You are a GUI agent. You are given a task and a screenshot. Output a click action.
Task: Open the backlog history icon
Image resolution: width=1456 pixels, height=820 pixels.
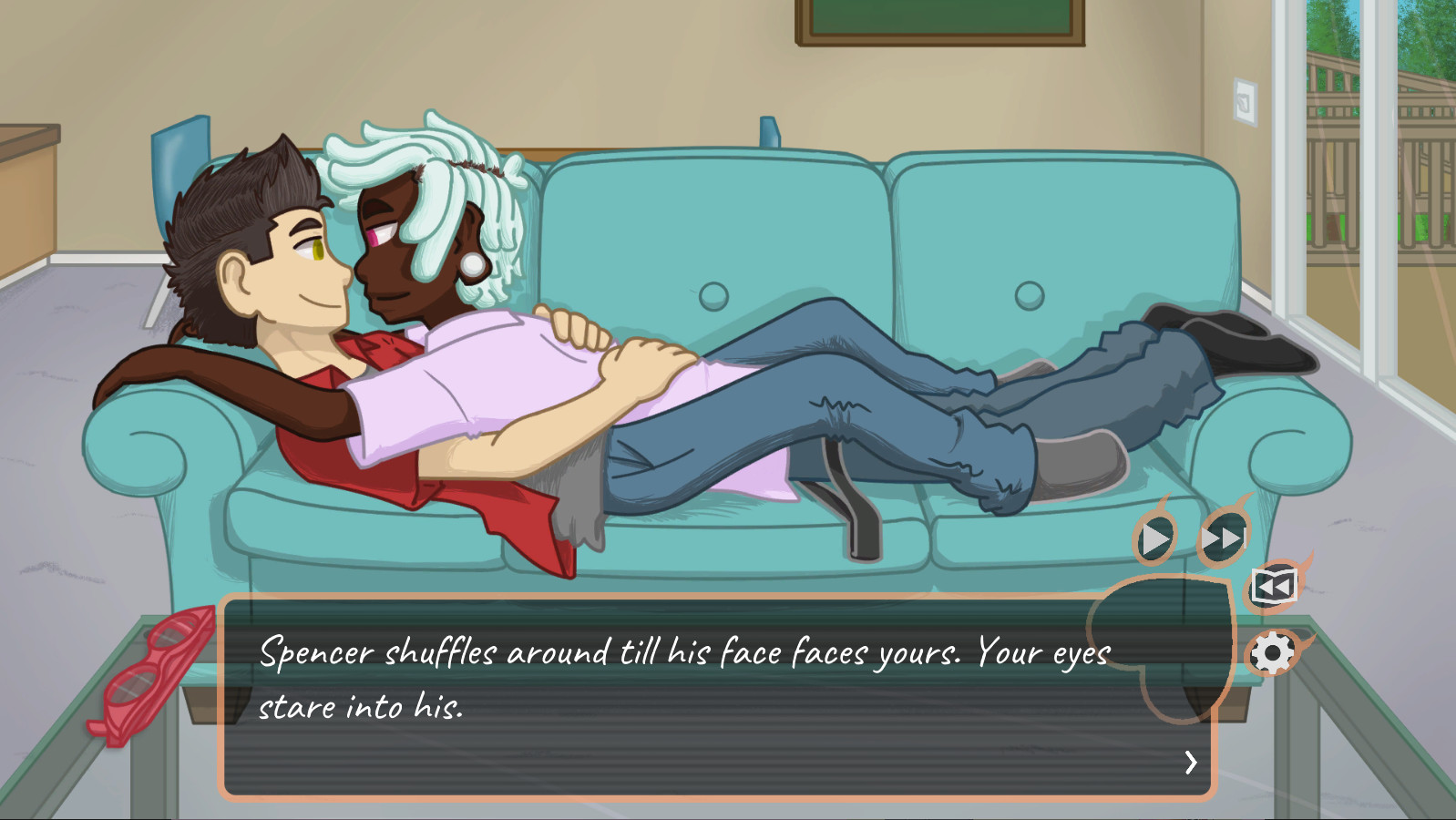(x=1275, y=586)
